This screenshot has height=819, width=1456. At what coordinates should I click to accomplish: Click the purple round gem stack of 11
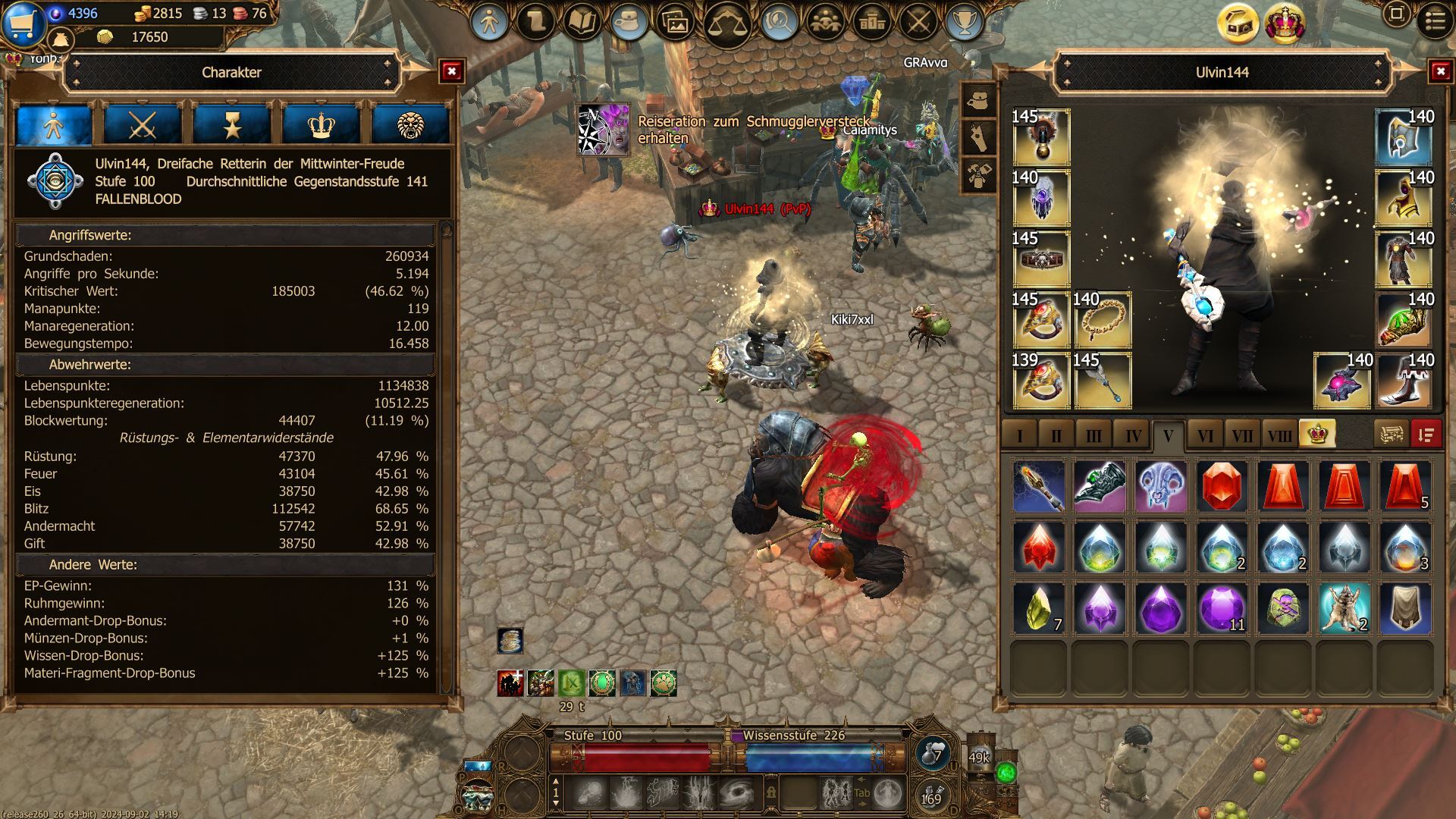(1222, 608)
